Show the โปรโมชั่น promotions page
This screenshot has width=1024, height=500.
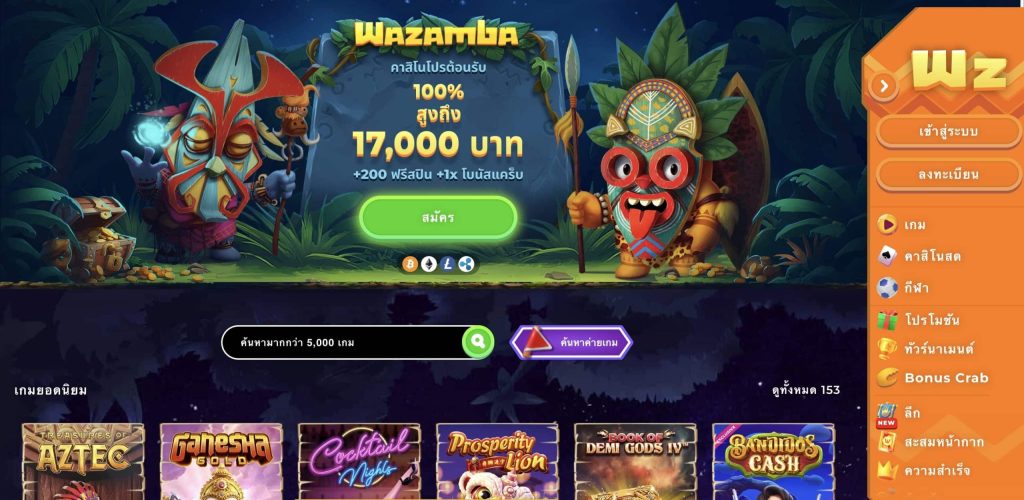[931, 320]
